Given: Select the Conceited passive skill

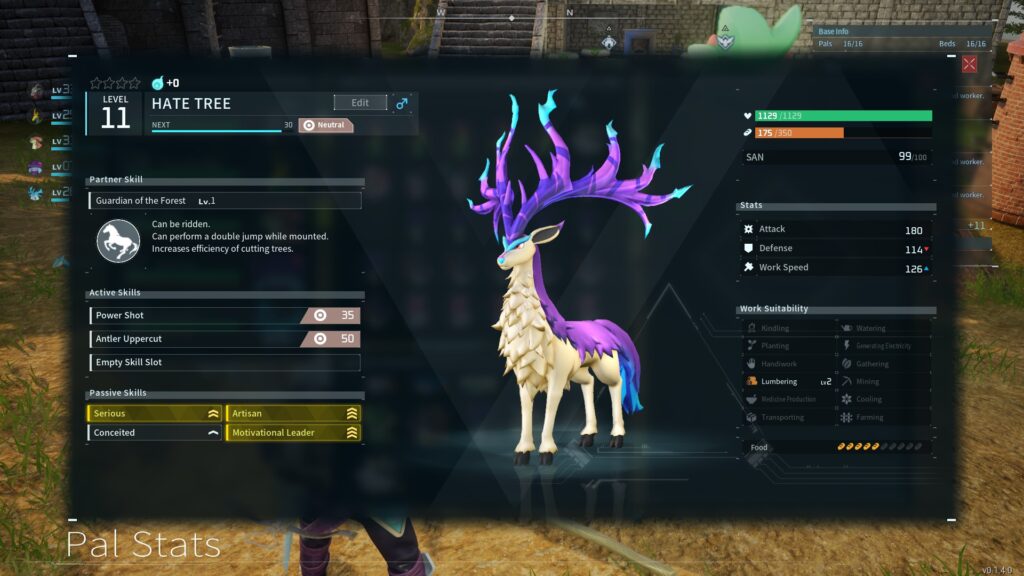Looking at the screenshot, I should pos(154,433).
